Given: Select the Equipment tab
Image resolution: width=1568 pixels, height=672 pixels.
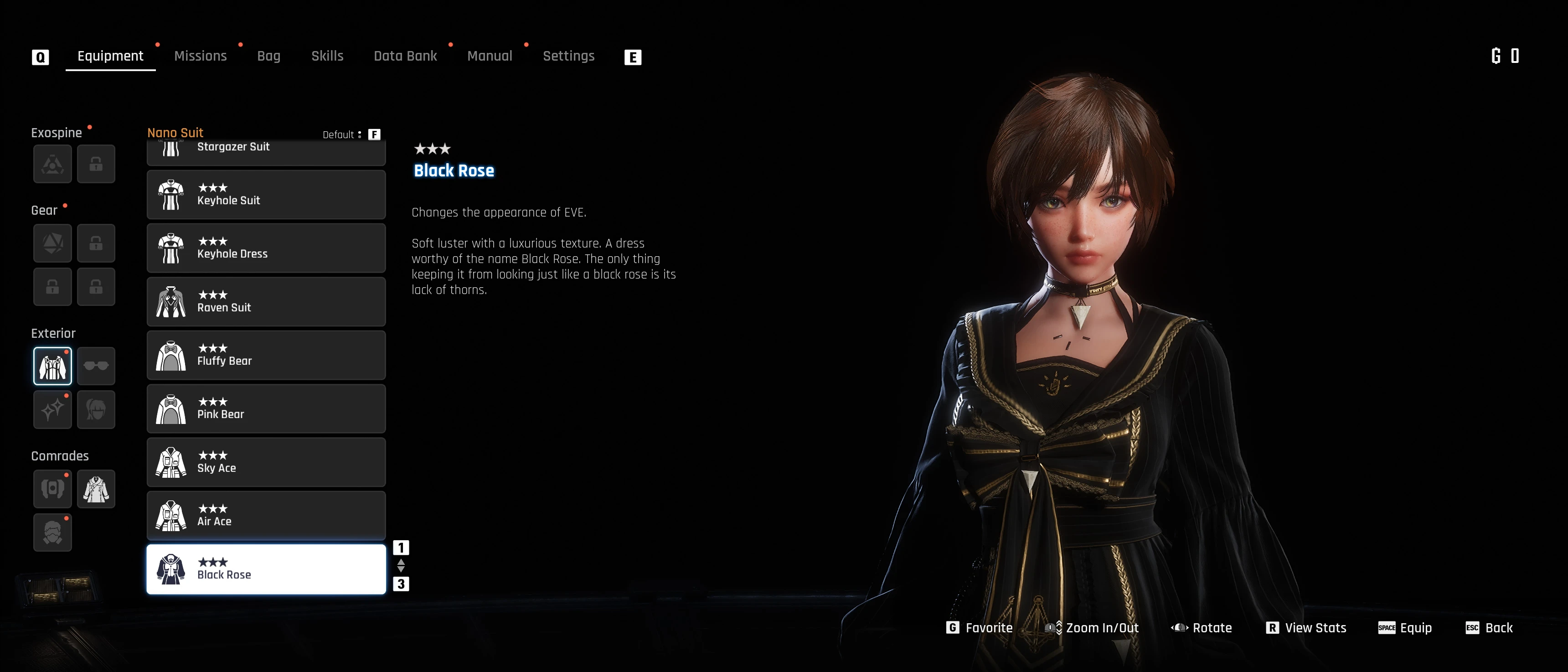Looking at the screenshot, I should (110, 56).
